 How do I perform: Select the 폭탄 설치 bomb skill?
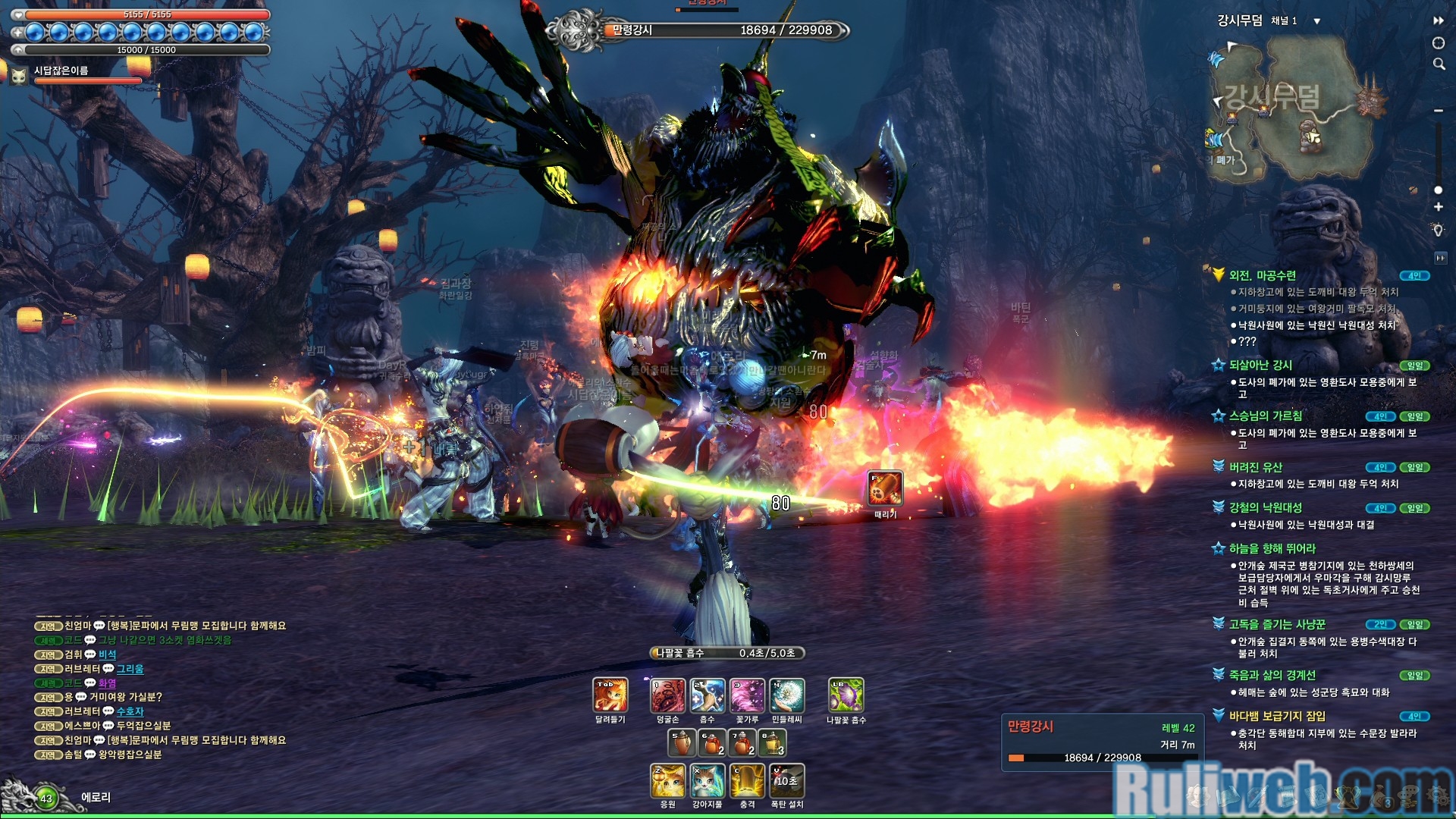tap(786, 781)
